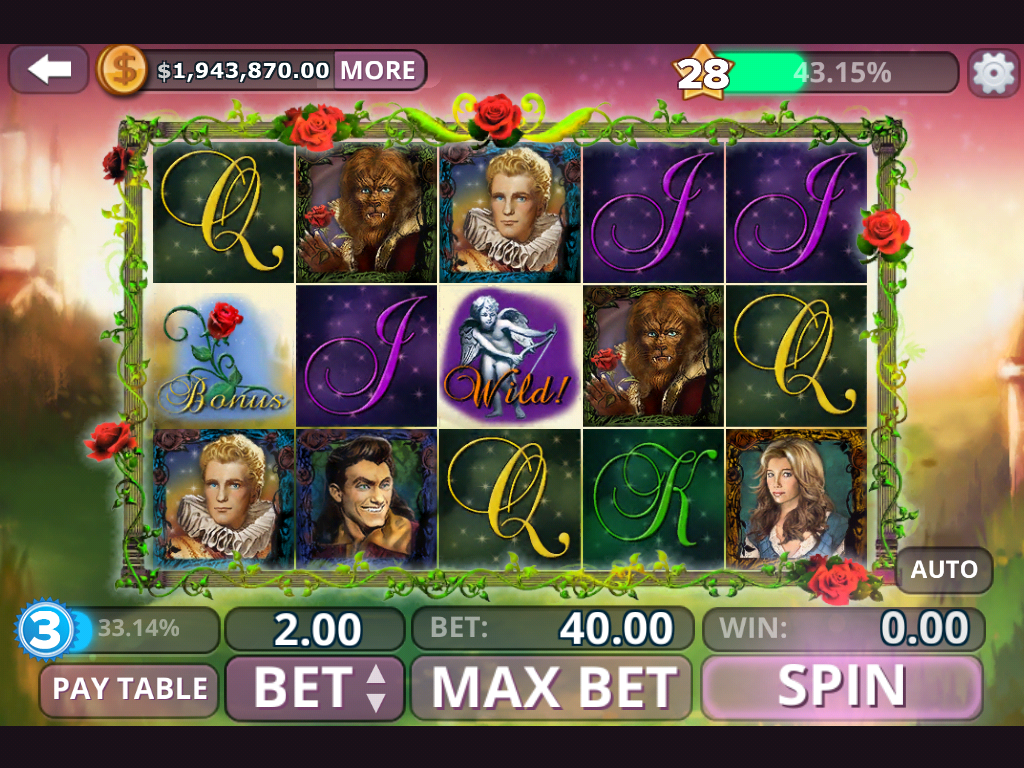Screen dimensions: 1024x768
Task: Spin the reels with SPIN button
Action: coord(842,687)
